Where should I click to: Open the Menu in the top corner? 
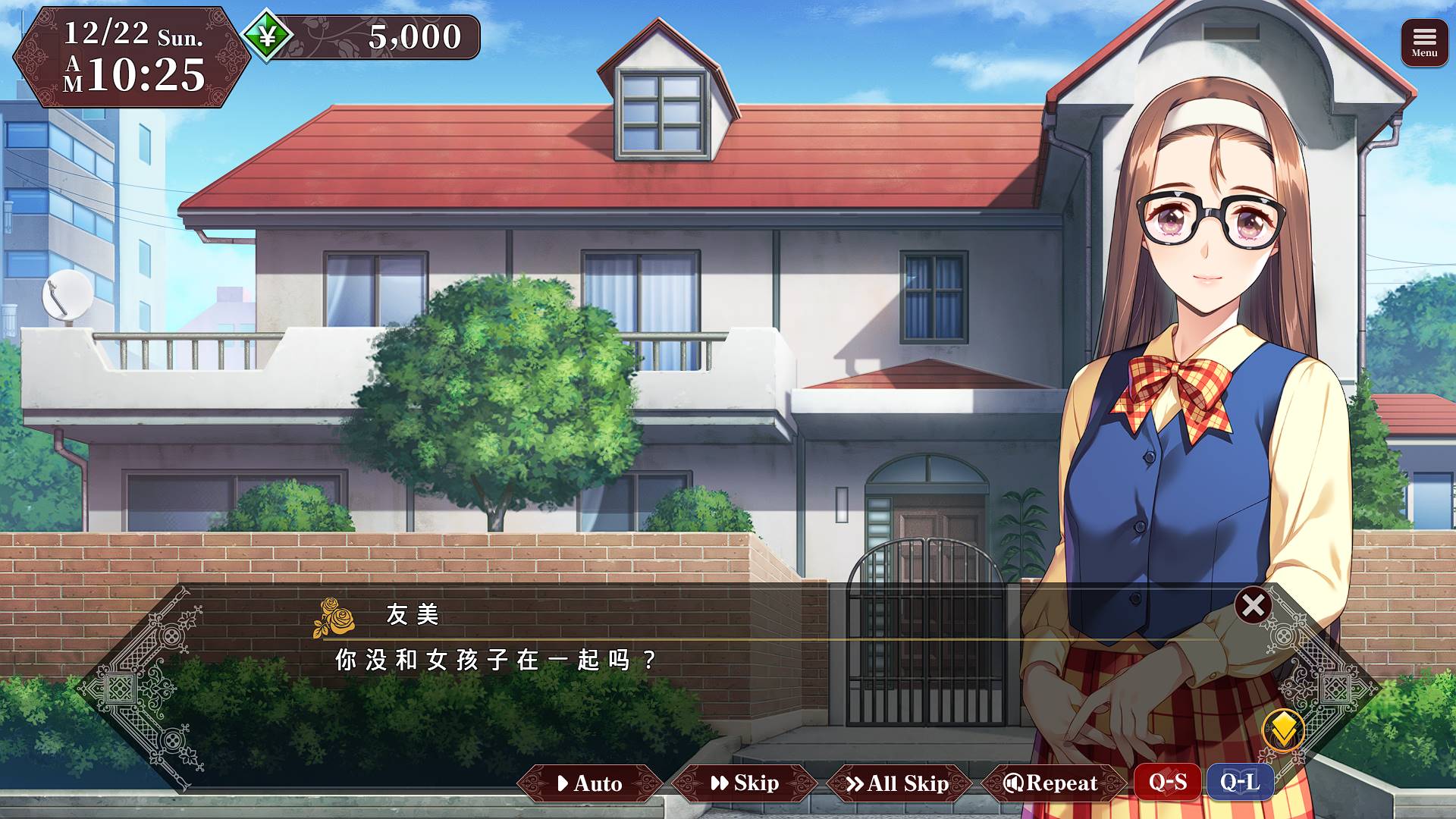[x=1424, y=42]
